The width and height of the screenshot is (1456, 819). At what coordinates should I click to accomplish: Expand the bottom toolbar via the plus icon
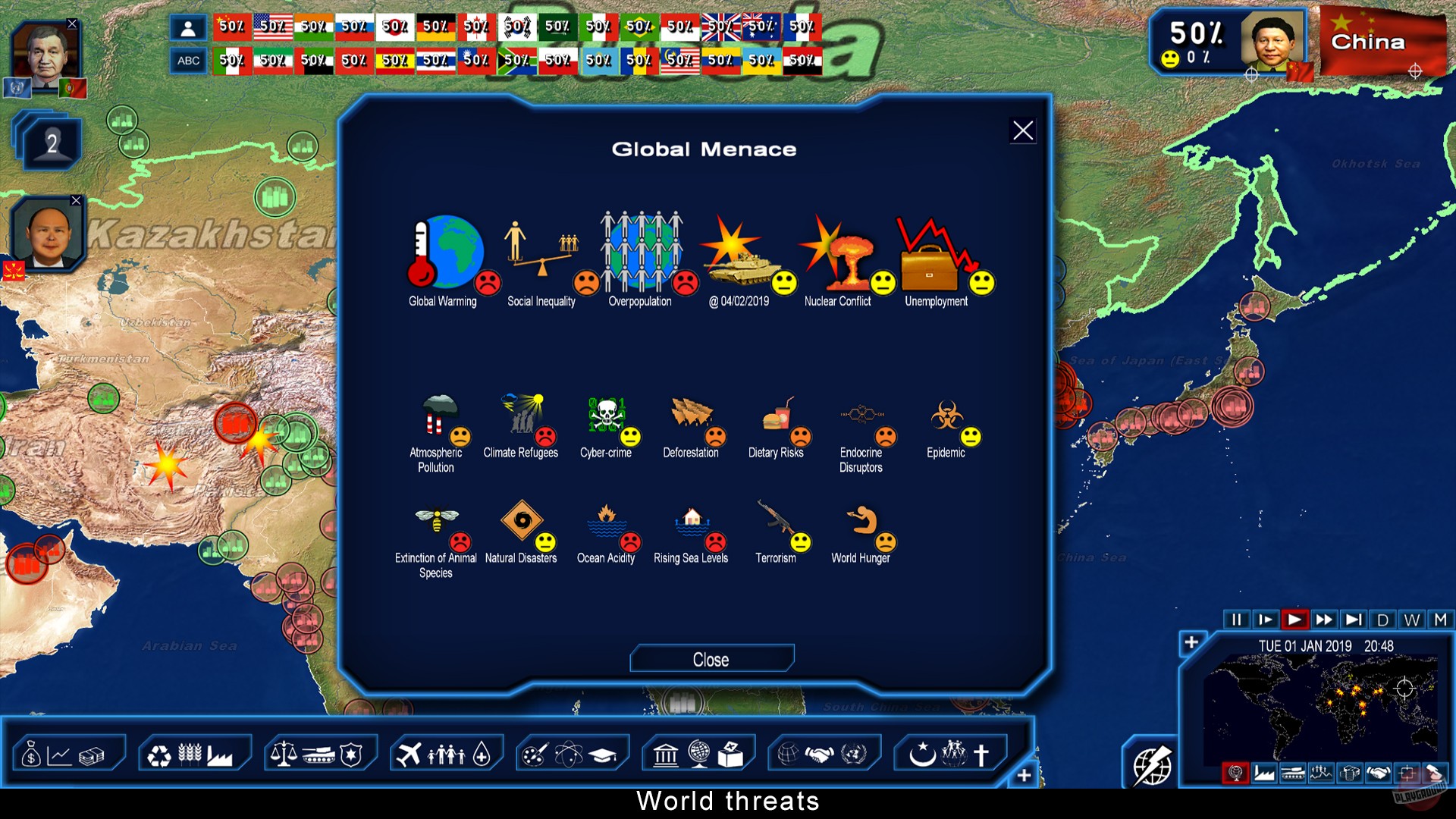tap(1023, 775)
